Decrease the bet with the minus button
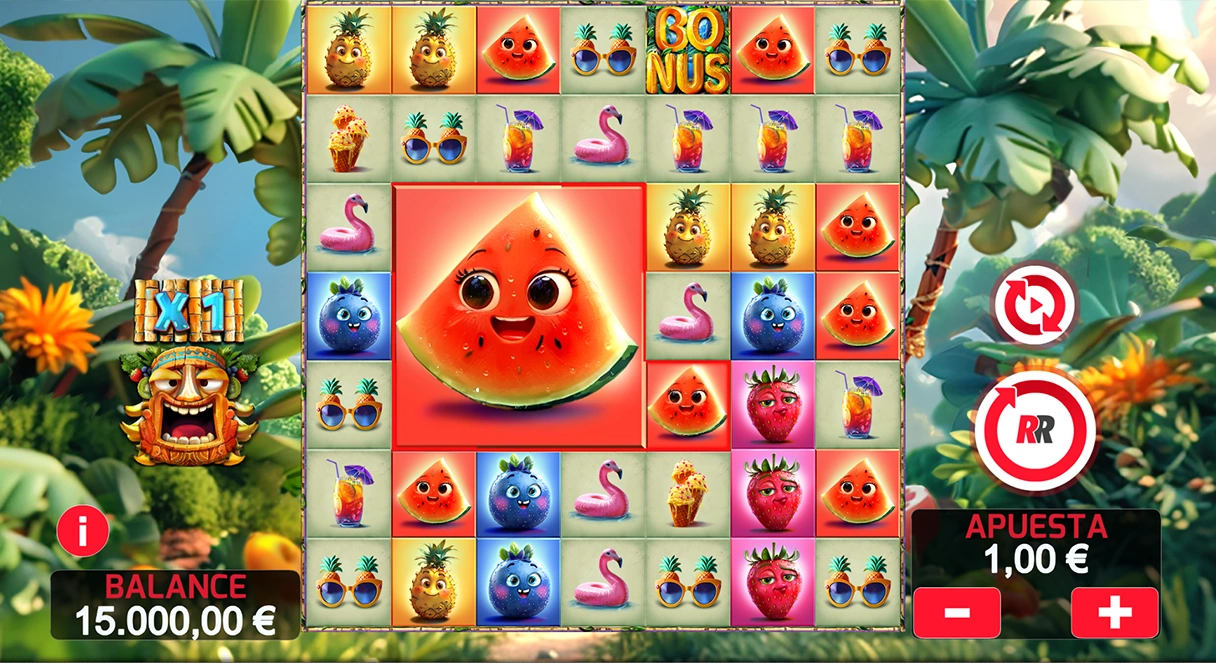The image size is (1216, 663). [956, 612]
